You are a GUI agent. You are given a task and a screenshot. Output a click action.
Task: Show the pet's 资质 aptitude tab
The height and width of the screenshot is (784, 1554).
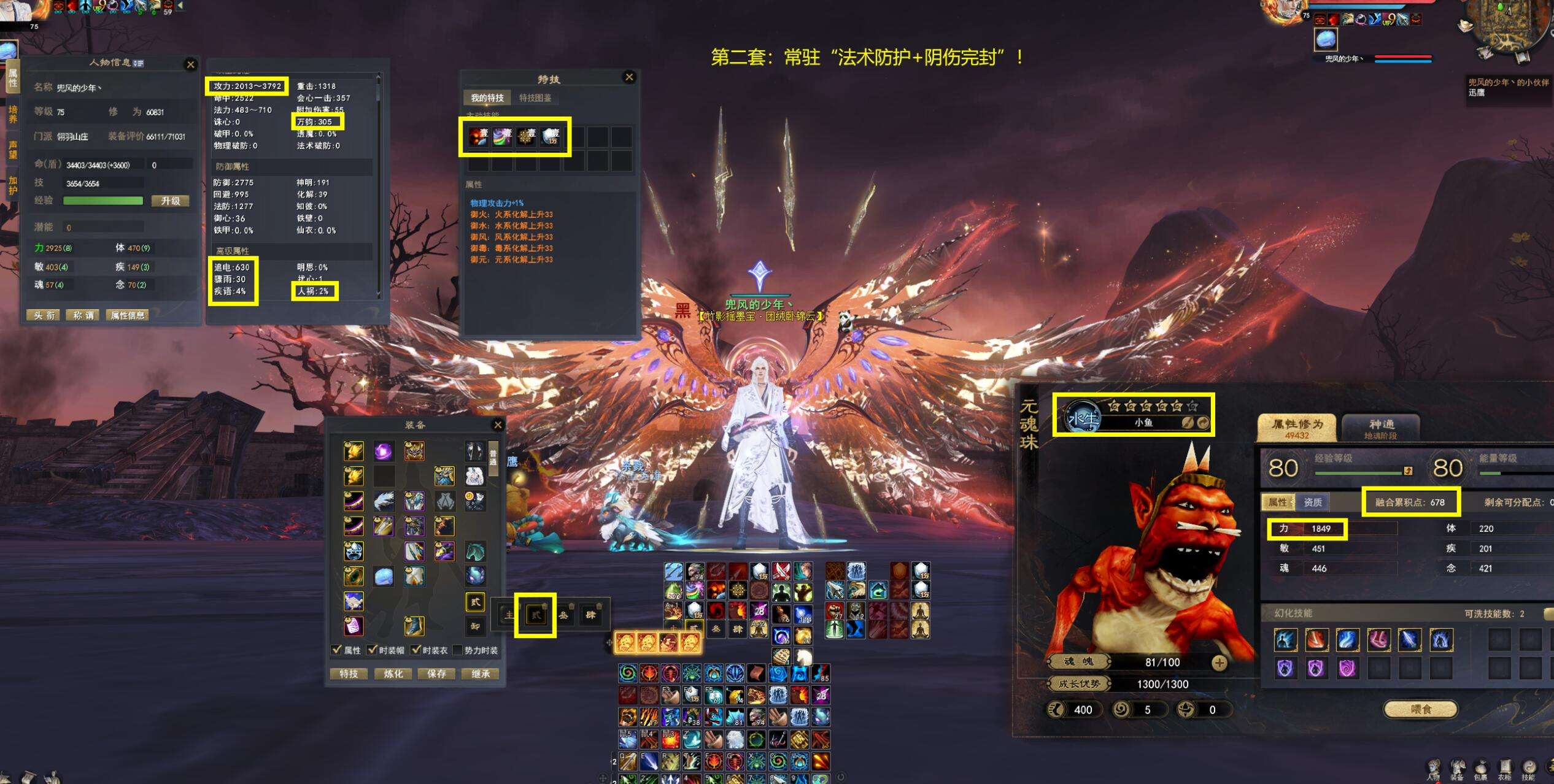(1312, 502)
